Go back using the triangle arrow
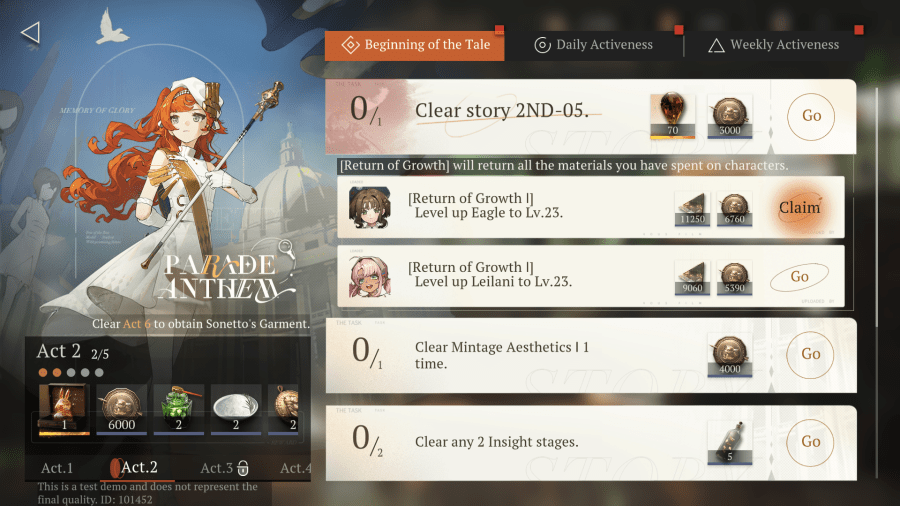Image resolution: width=900 pixels, height=506 pixels. click(30, 33)
